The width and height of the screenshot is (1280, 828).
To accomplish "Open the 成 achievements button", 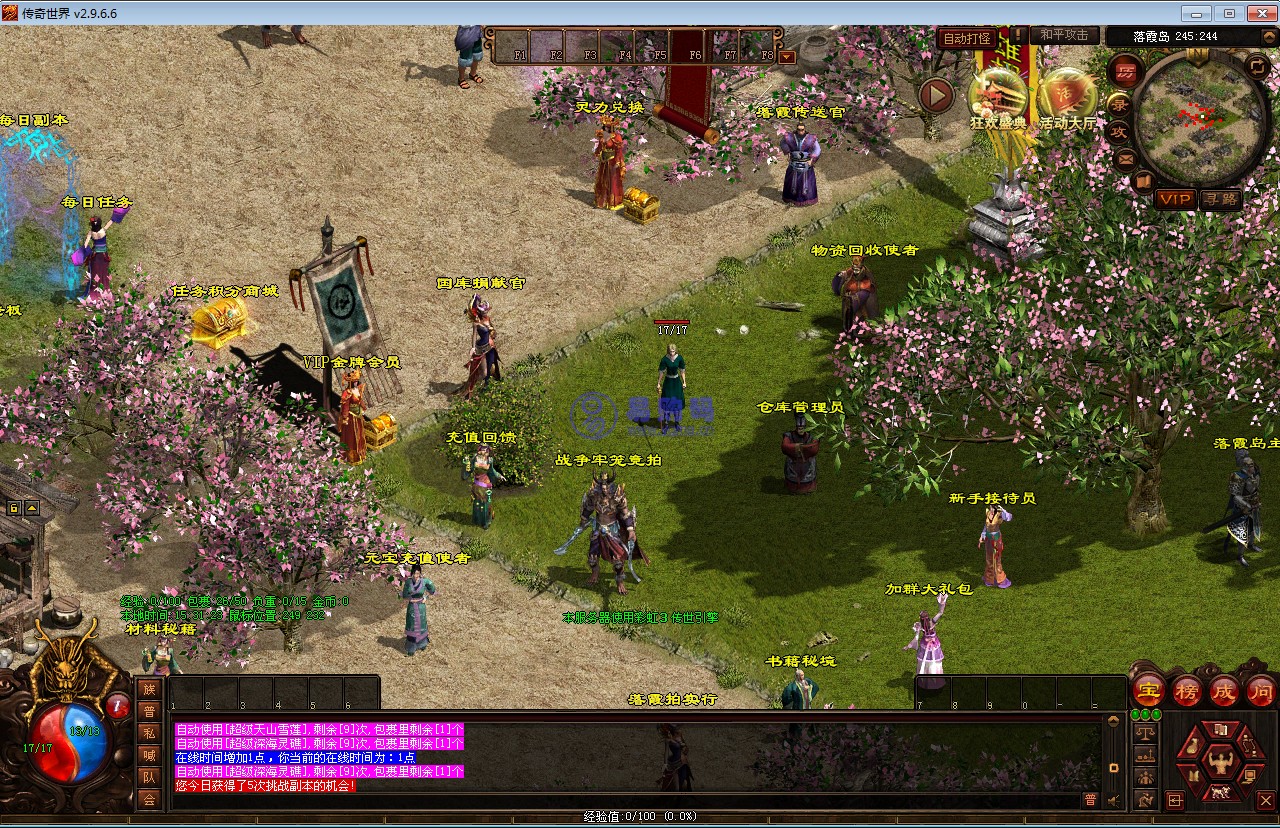I will pyautogui.click(x=1223, y=690).
